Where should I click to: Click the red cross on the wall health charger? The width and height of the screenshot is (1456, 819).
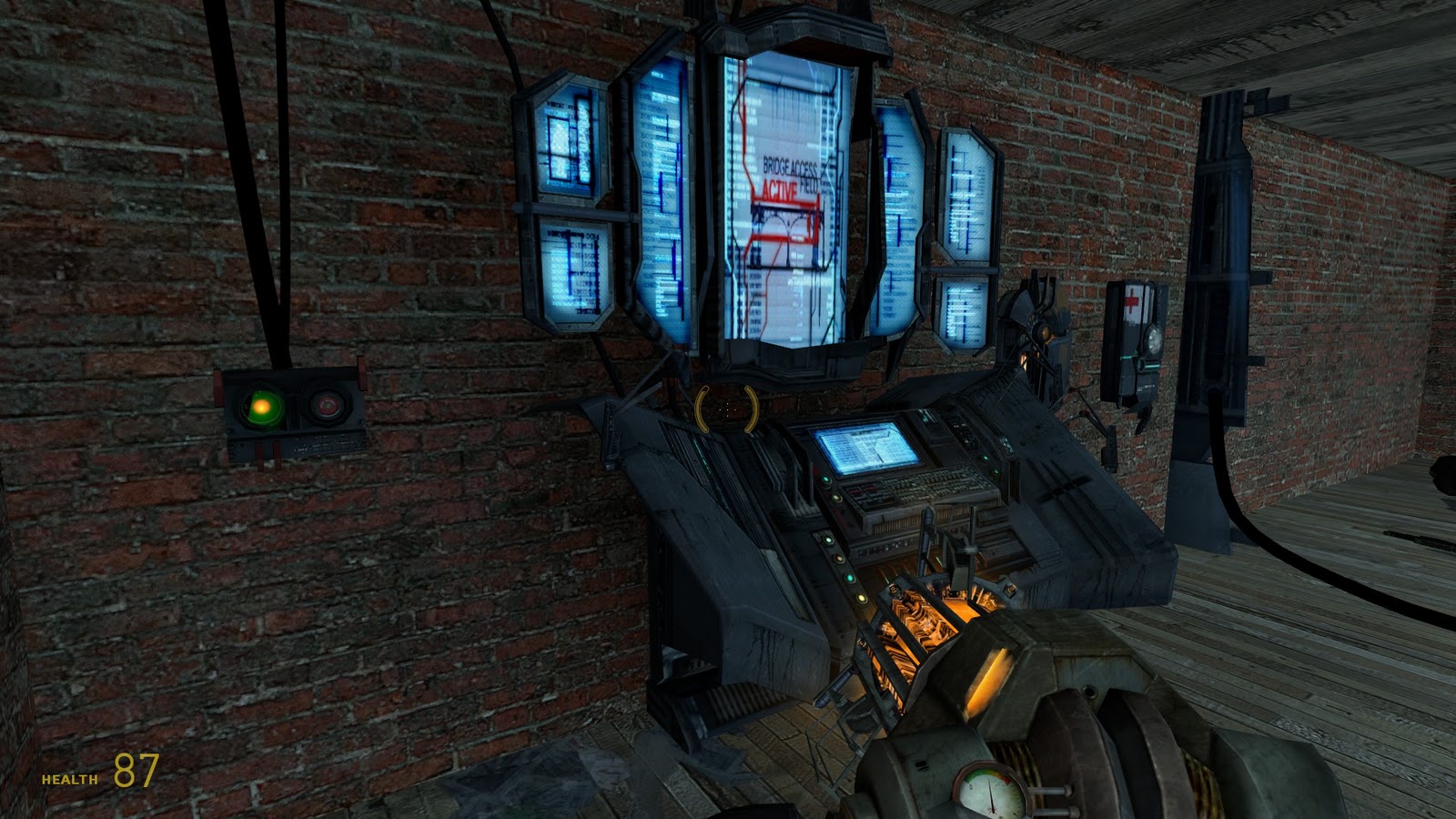tap(1131, 300)
